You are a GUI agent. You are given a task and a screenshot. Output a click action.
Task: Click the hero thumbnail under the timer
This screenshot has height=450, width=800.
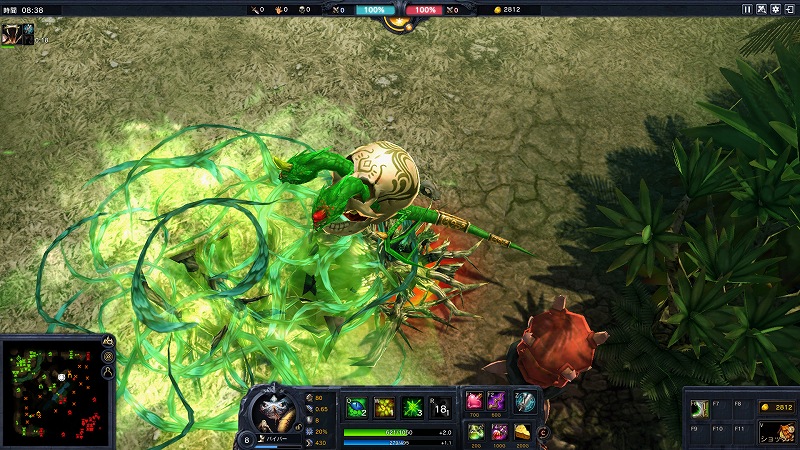11,32
